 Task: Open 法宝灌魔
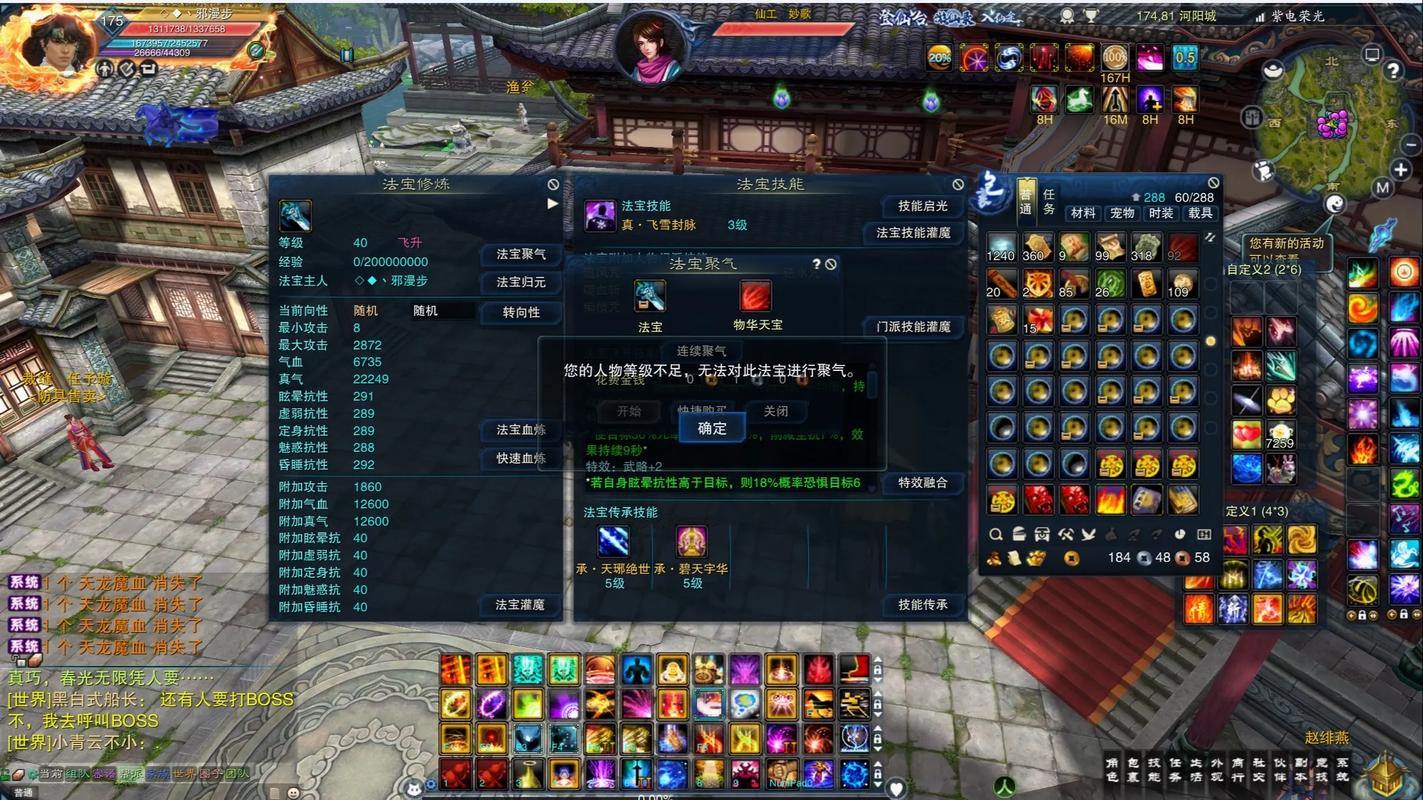(x=520, y=605)
